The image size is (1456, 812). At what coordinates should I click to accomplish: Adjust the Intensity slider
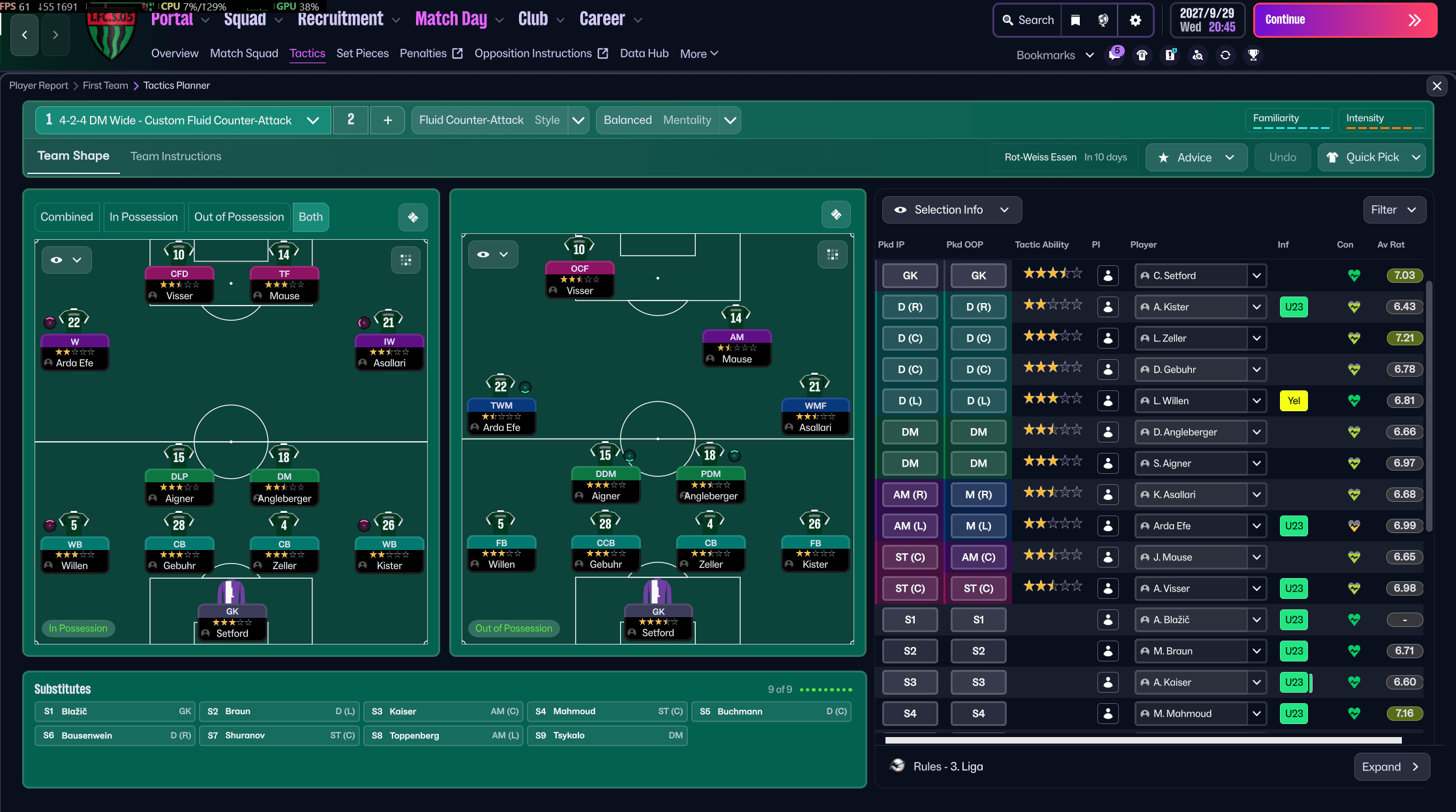point(1381,128)
